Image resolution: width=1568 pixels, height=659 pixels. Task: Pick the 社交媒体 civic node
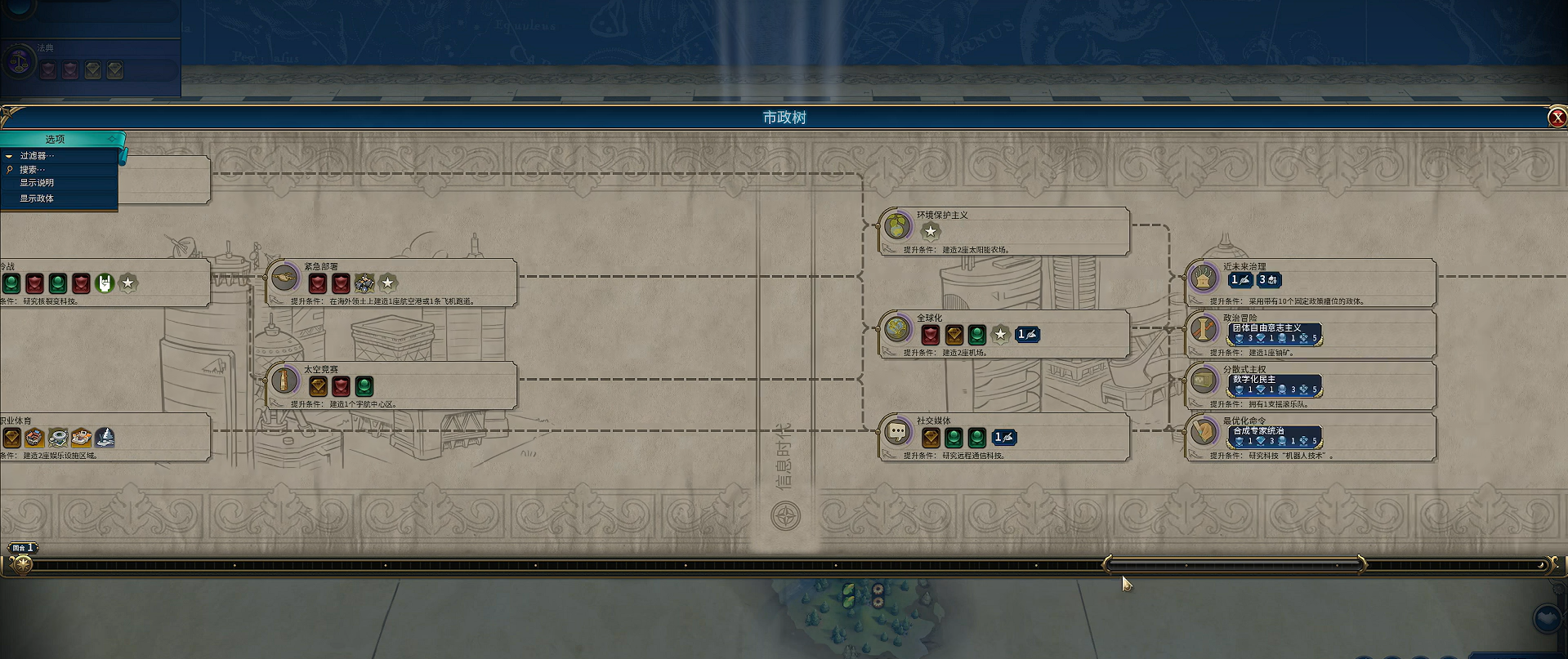[x=897, y=433]
